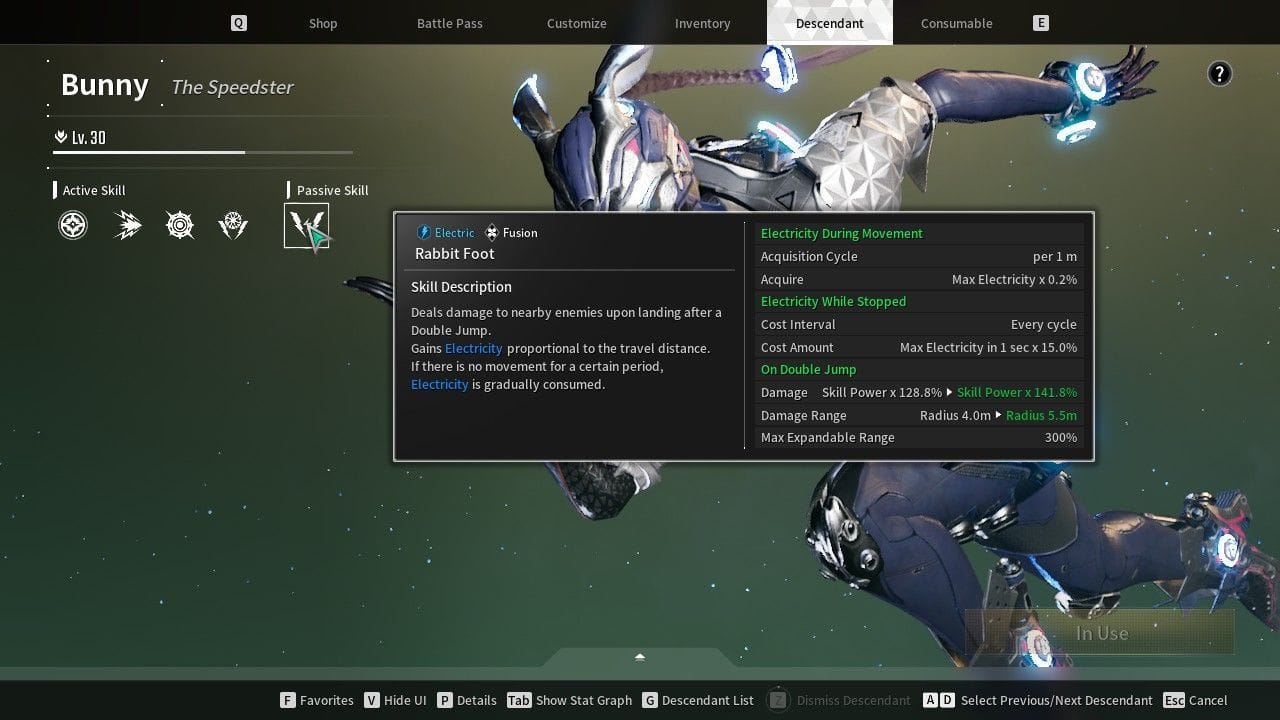Expand the chevron arrow at bottom center
The width and height of the screenshot is (1280, 720).
click(639, 658)
